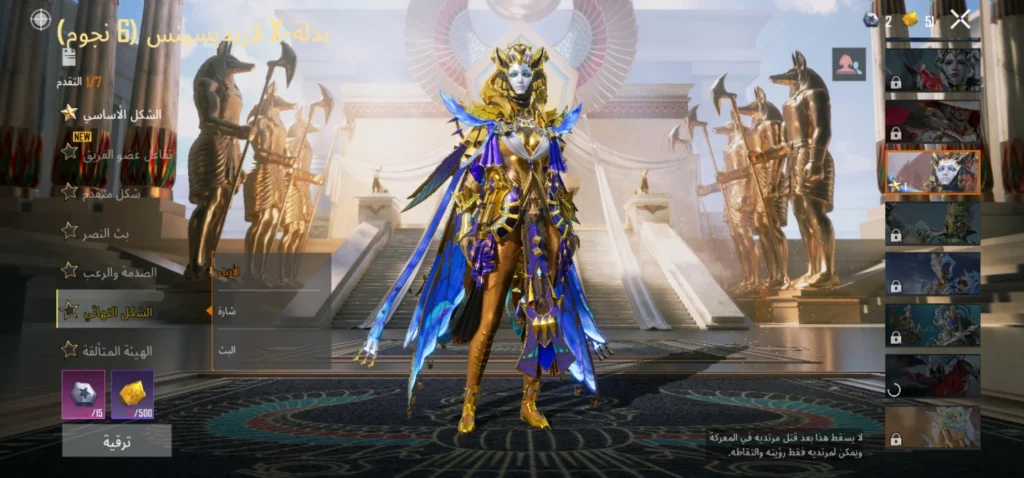Close the outfit upgrade screen

tap(960, 19)
